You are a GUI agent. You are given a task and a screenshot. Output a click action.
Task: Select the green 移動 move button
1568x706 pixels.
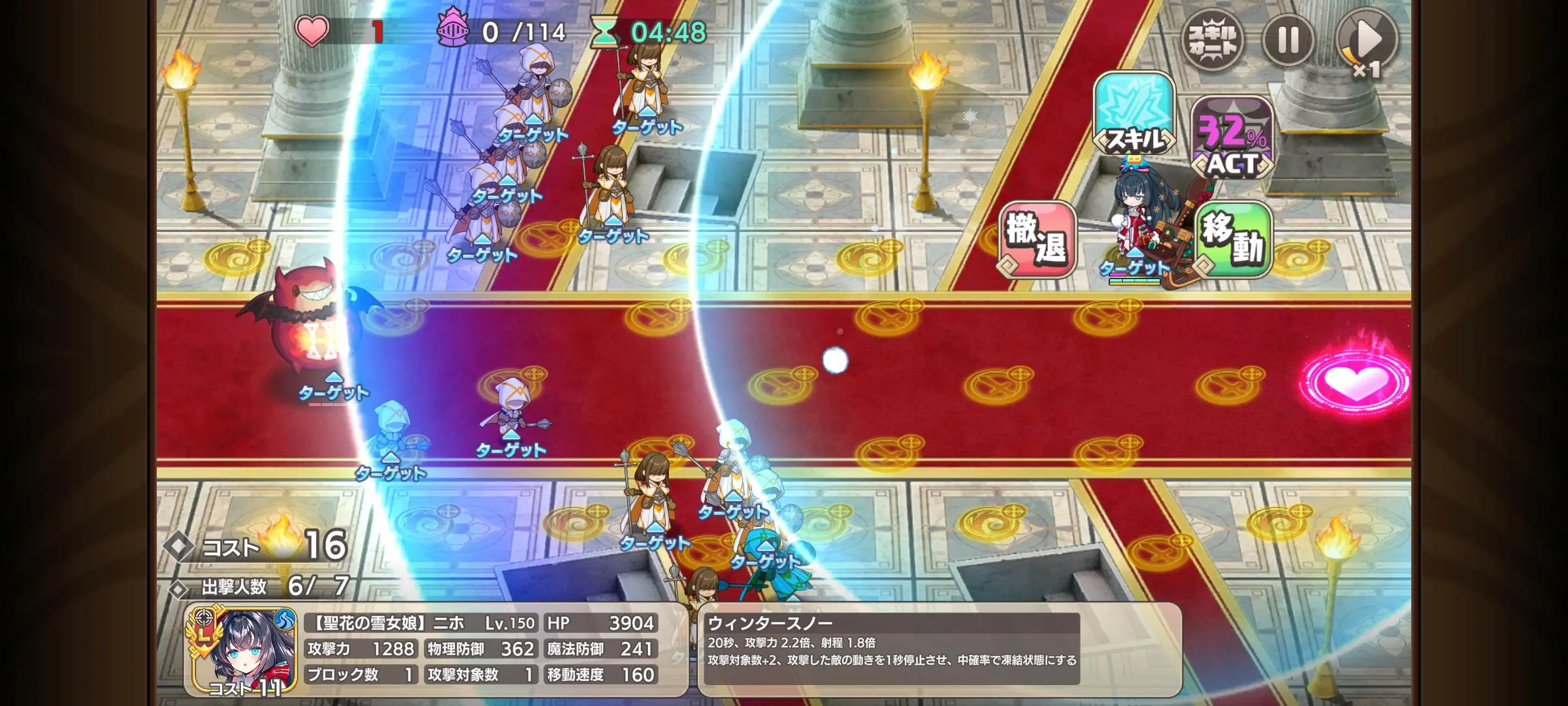point(1233,239)
